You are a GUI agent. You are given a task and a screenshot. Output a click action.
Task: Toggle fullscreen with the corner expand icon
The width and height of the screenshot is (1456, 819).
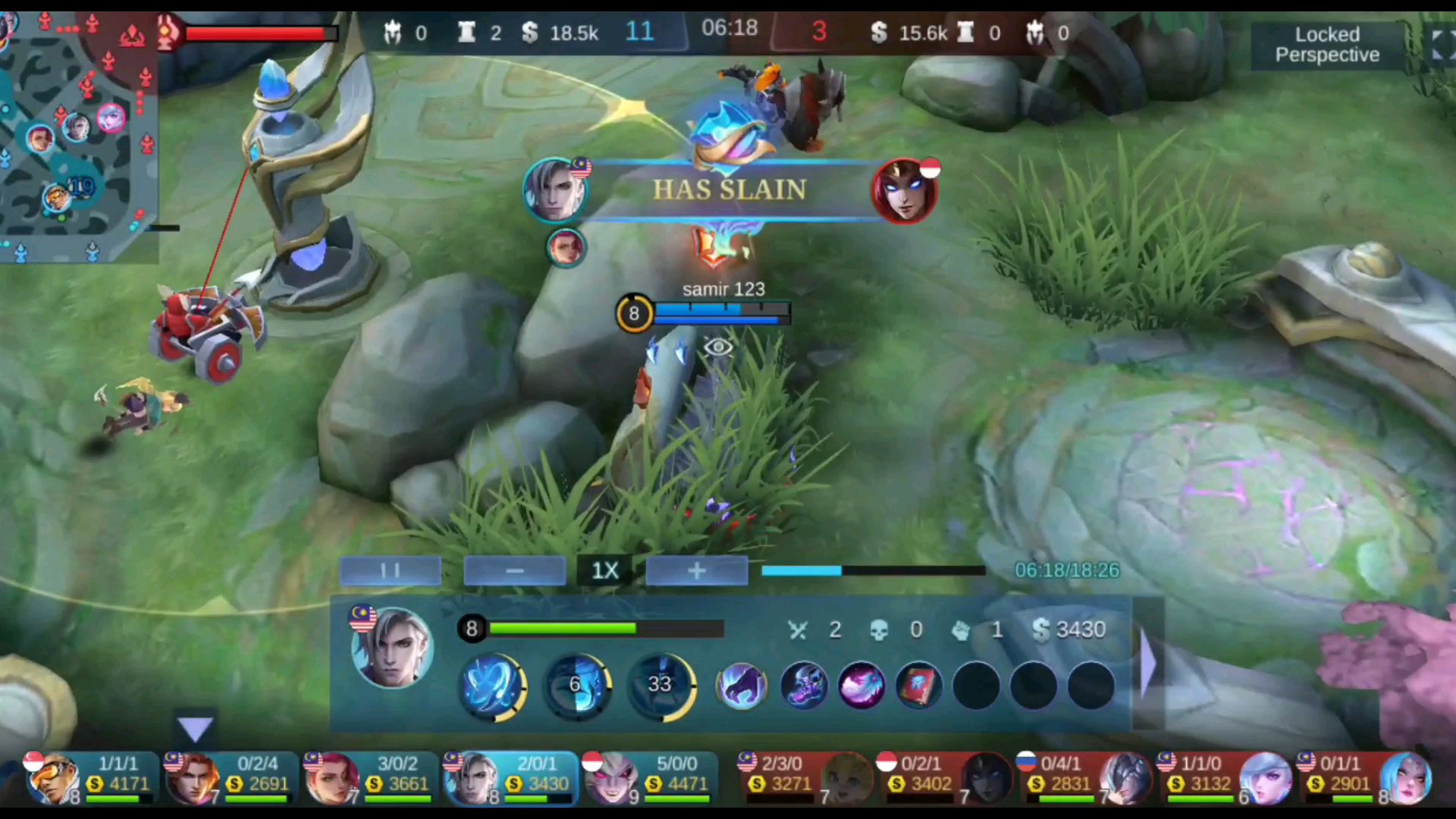click(x=1439, y=45)
